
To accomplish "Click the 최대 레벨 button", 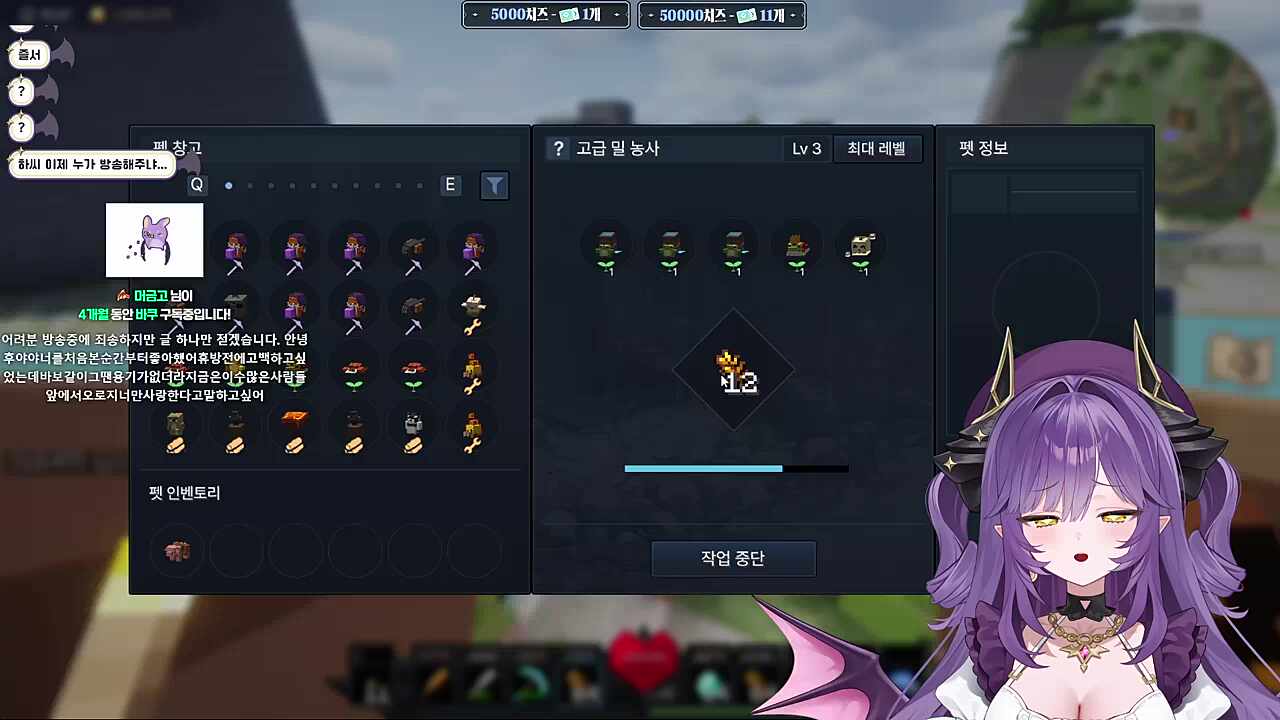I will (x=877, y=148).
